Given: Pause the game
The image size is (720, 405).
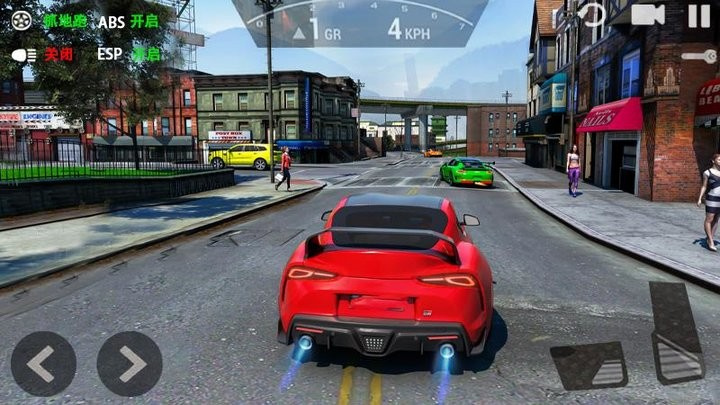Looking at the screenshot, I should (x=699, y=15).
